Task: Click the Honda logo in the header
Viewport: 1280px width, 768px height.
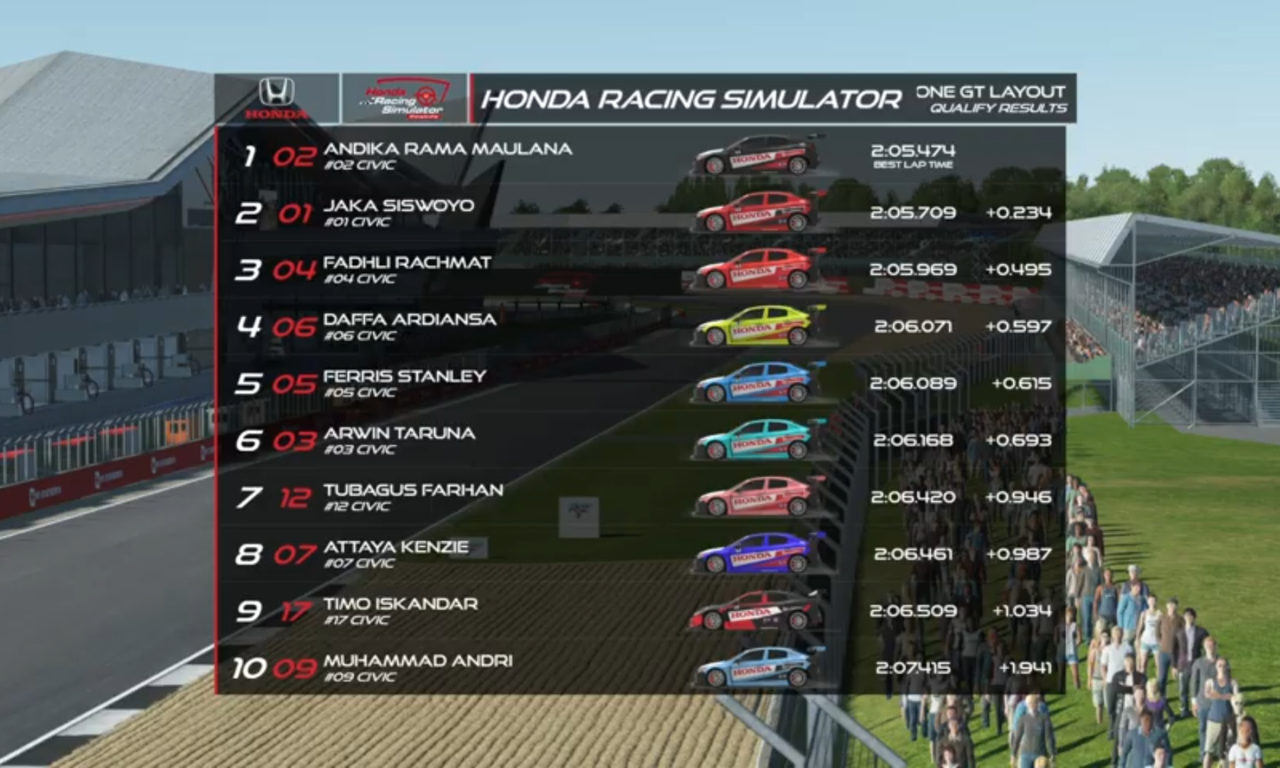Action: tap(276, 98)
